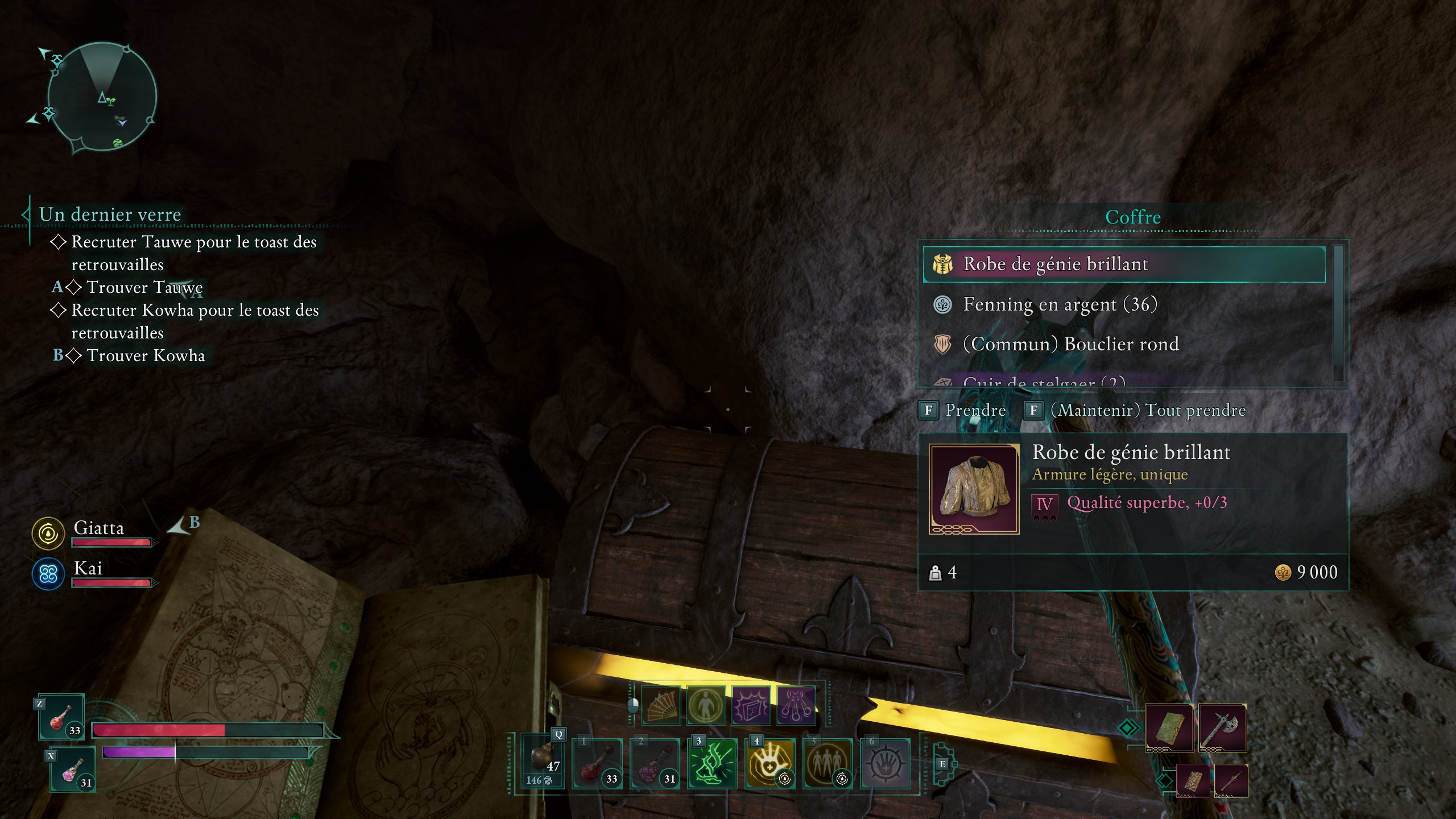Image resolution: width=1456 pixels, height=819 pixels.
Task: Select the Un dernier verre quest tracker title
Action: pos(110,214)
